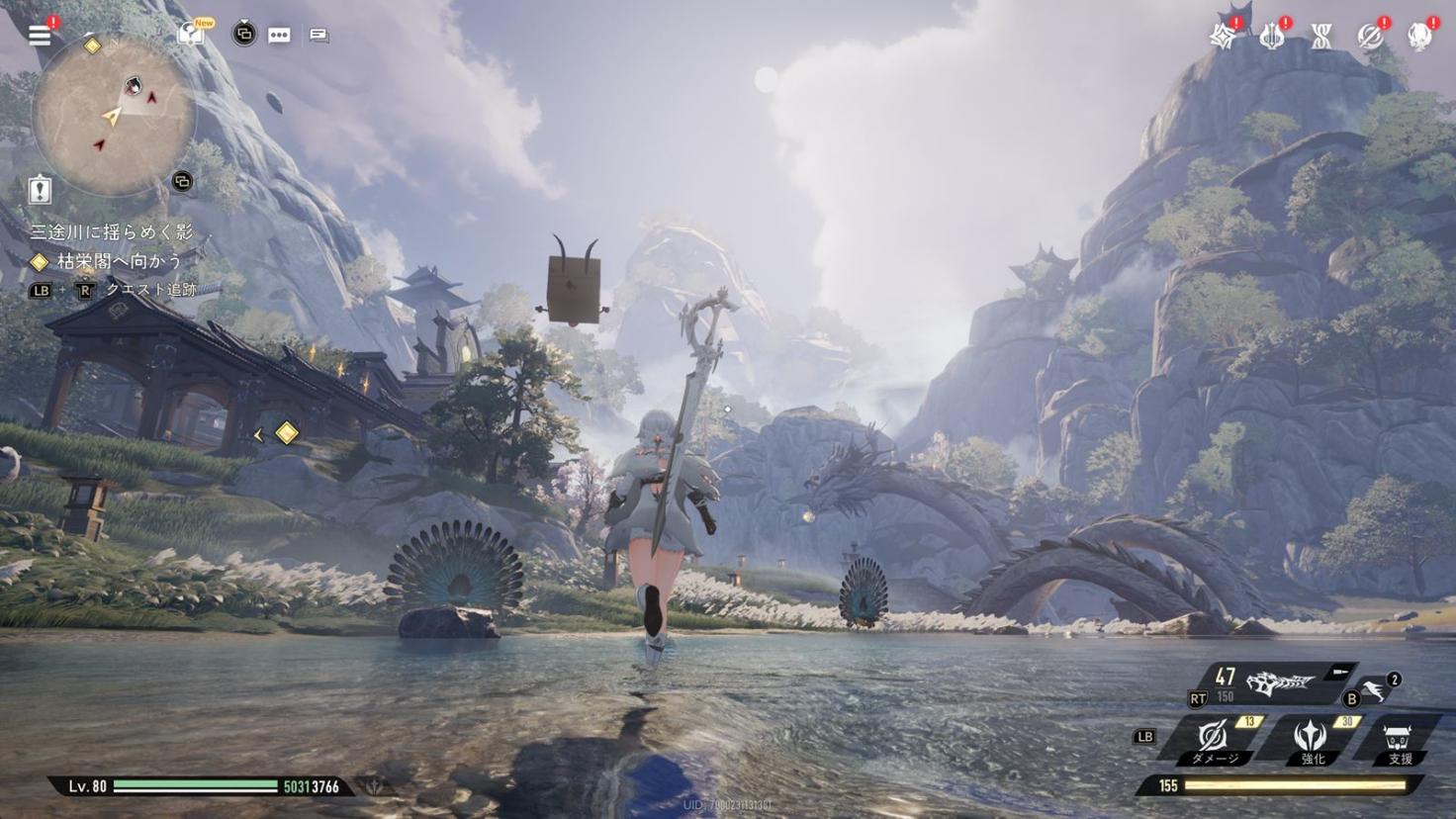Activate the 強化 skill

pos(1312,739)
